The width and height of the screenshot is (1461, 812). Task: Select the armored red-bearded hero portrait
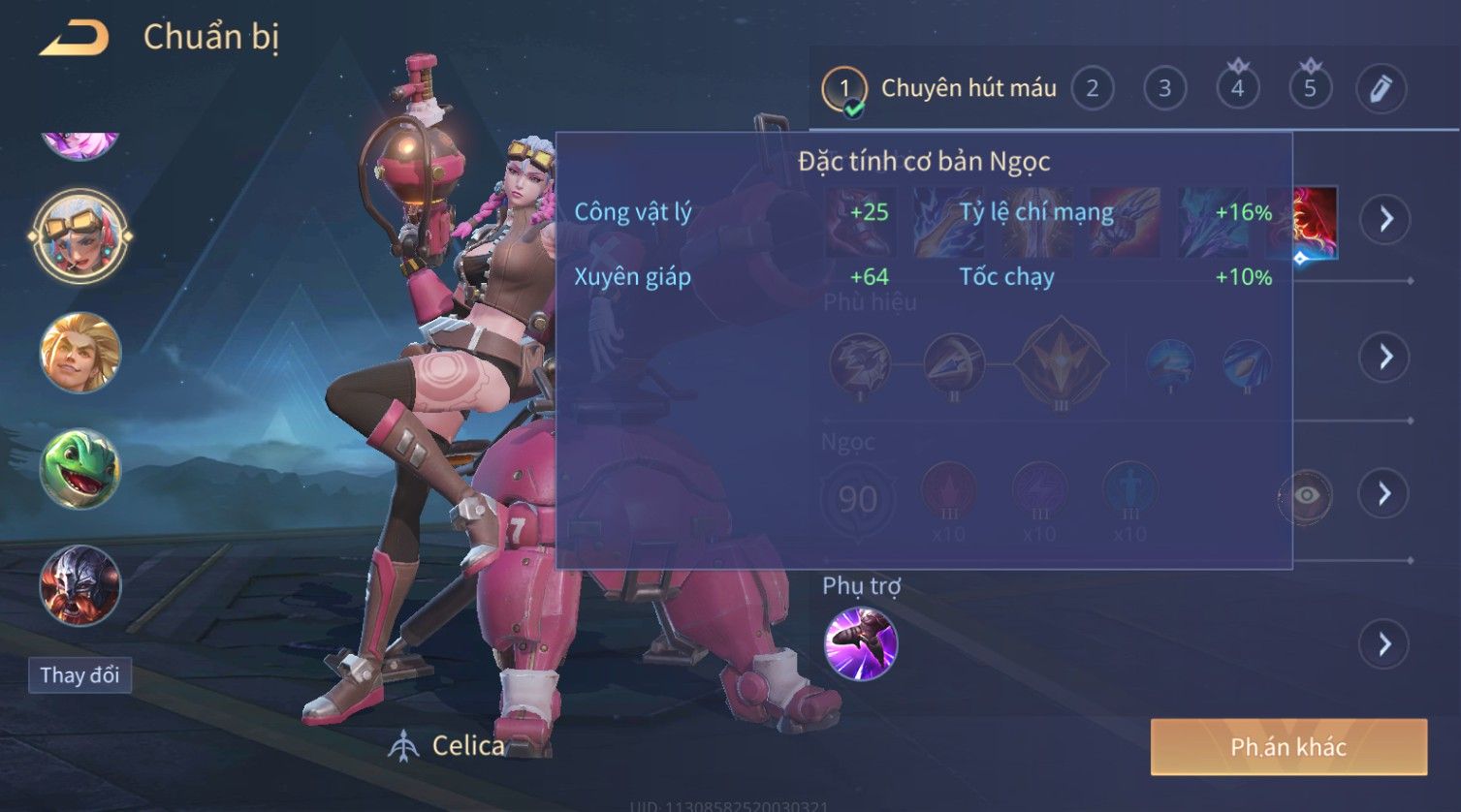click(x=80, y=585)
